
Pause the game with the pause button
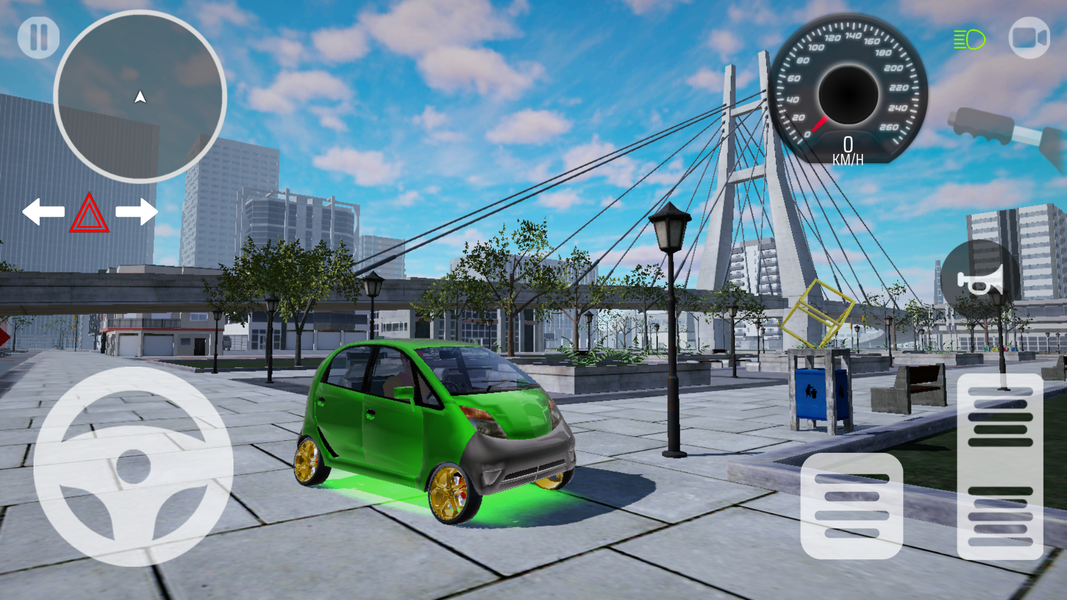click(x=38, y=38)
